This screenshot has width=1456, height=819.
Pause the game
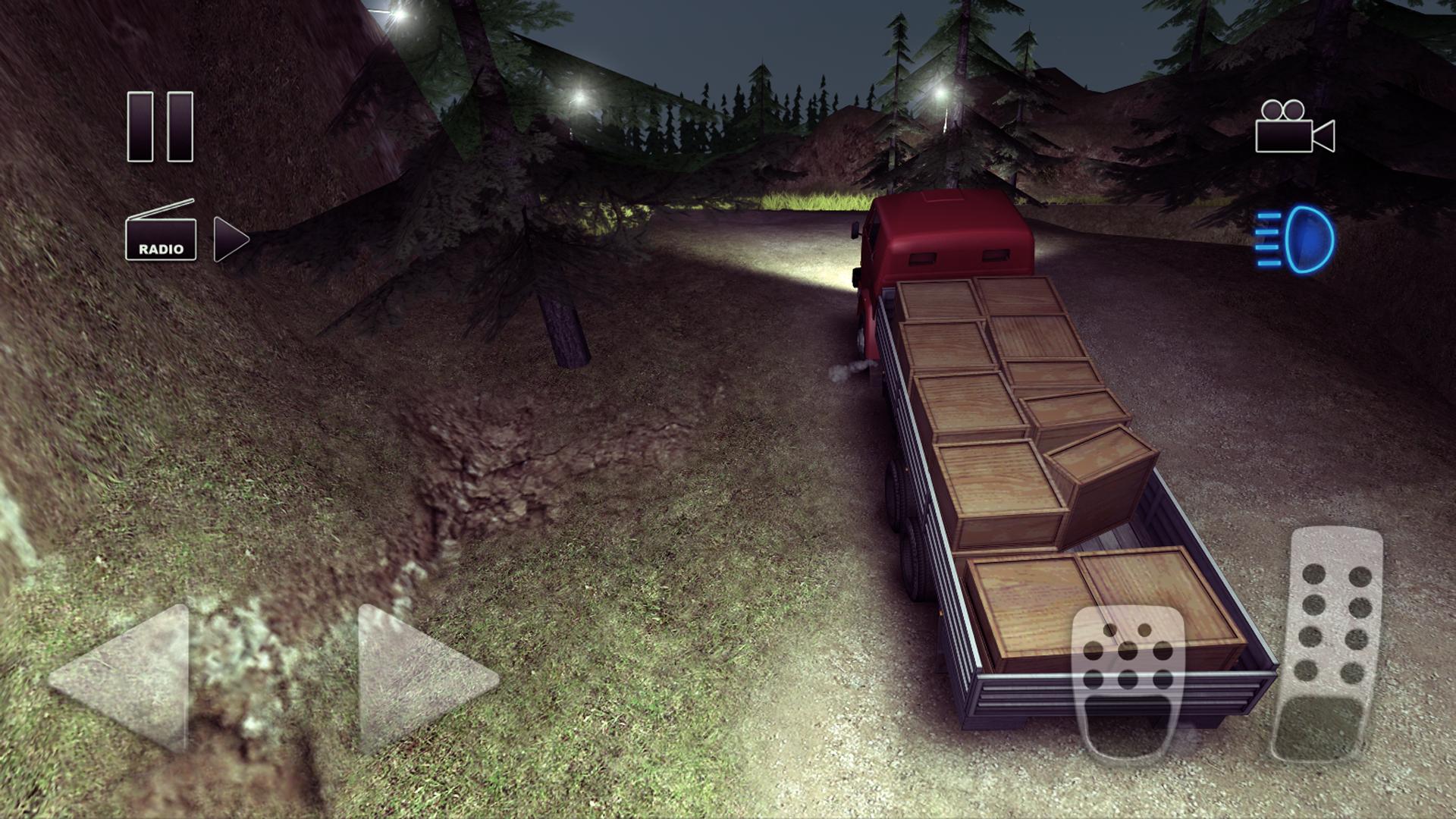click(x=160, y=127)
